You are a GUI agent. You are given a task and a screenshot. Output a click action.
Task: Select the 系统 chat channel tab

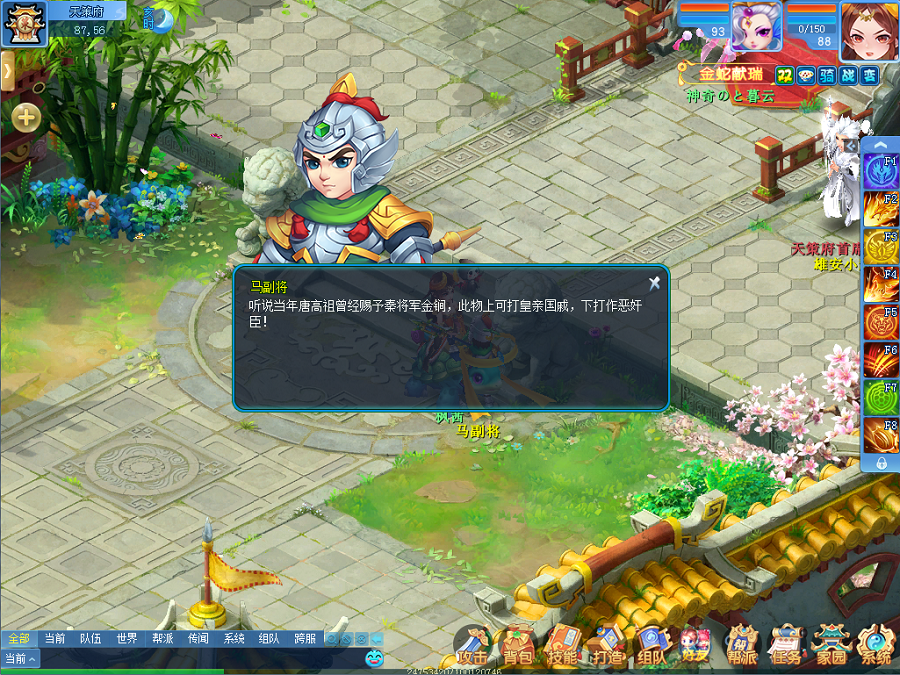coord(234,638)
